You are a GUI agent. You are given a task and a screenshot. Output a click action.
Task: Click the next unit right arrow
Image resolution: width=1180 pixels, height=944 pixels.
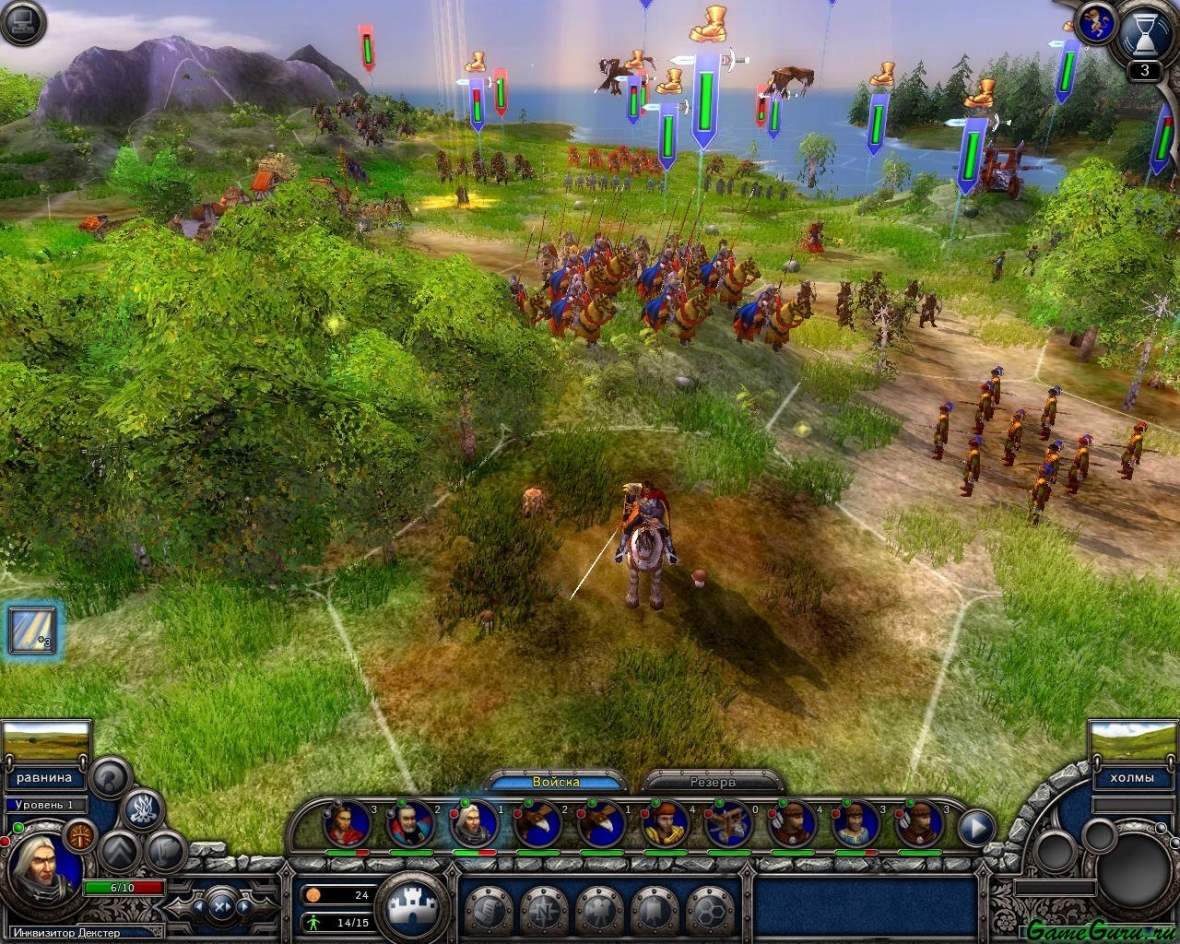point(976,827)
